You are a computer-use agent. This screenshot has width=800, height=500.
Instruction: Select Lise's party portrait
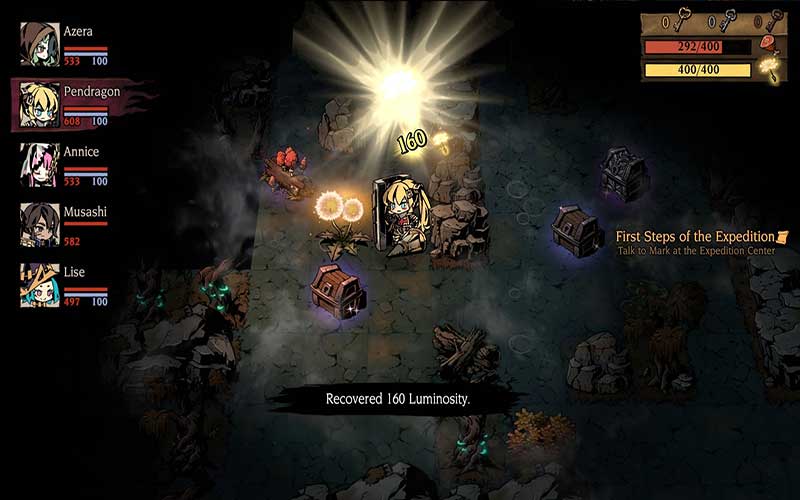(x=39, y=284)
